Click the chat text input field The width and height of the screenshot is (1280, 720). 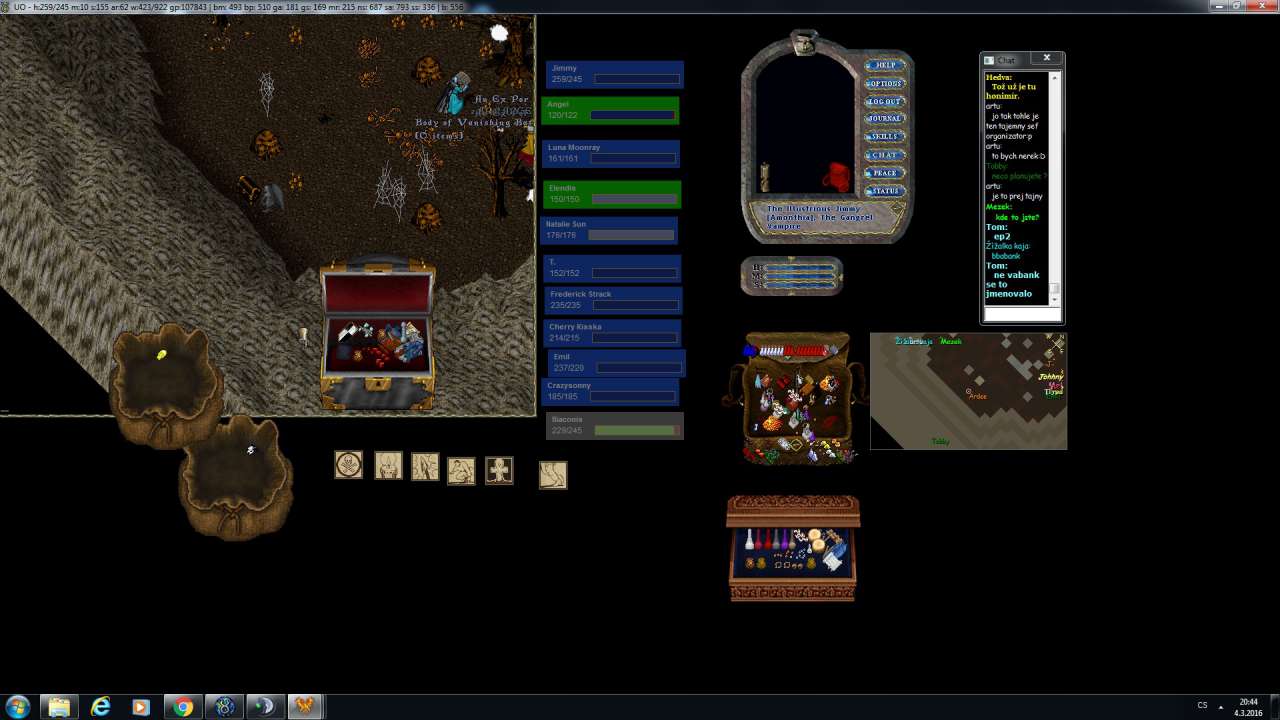tap(1021, 314)
